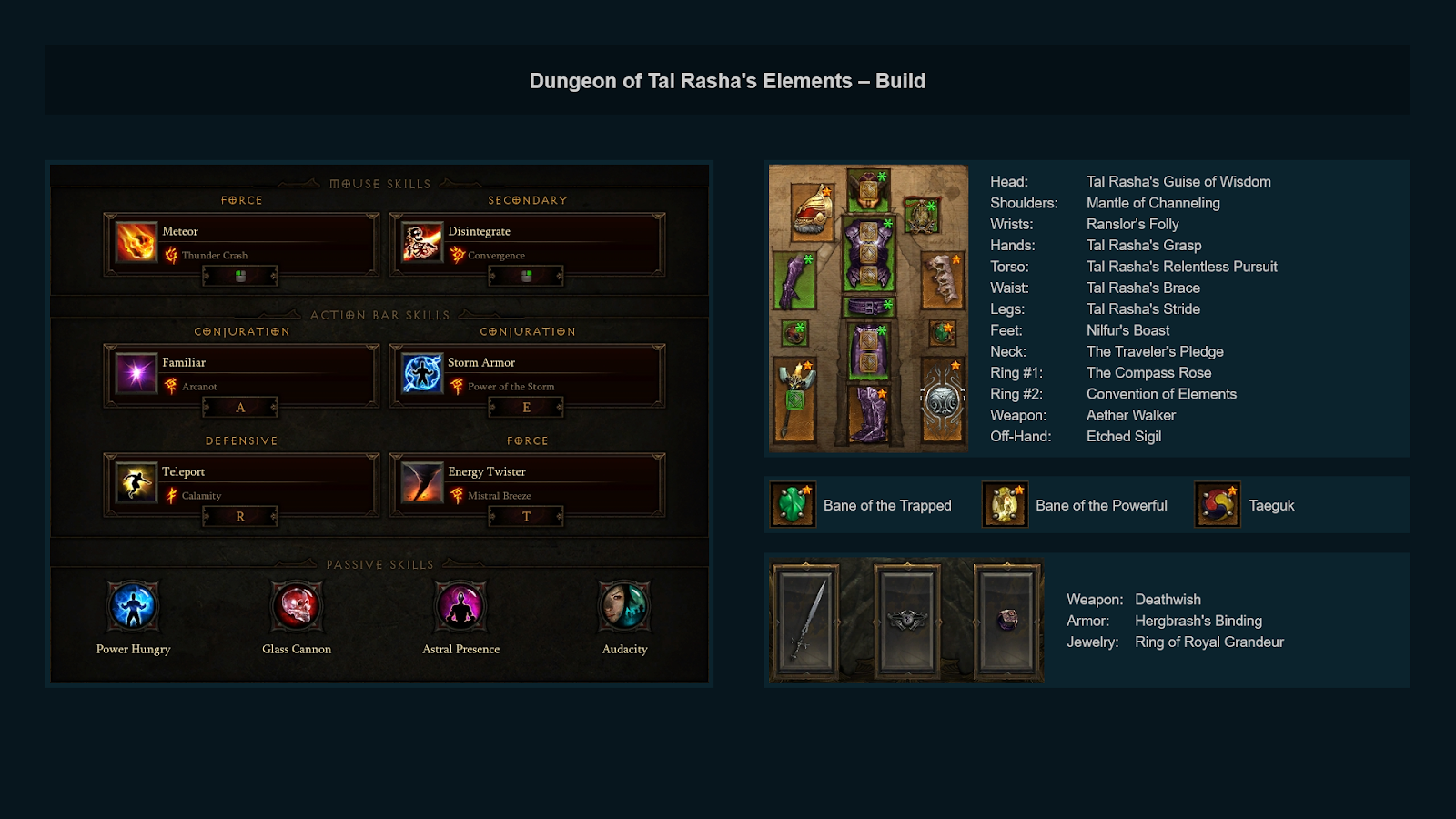The image size is (1456, 819).
Task: Click the A hotkey slot under Familiar
Action: [240, 407]
